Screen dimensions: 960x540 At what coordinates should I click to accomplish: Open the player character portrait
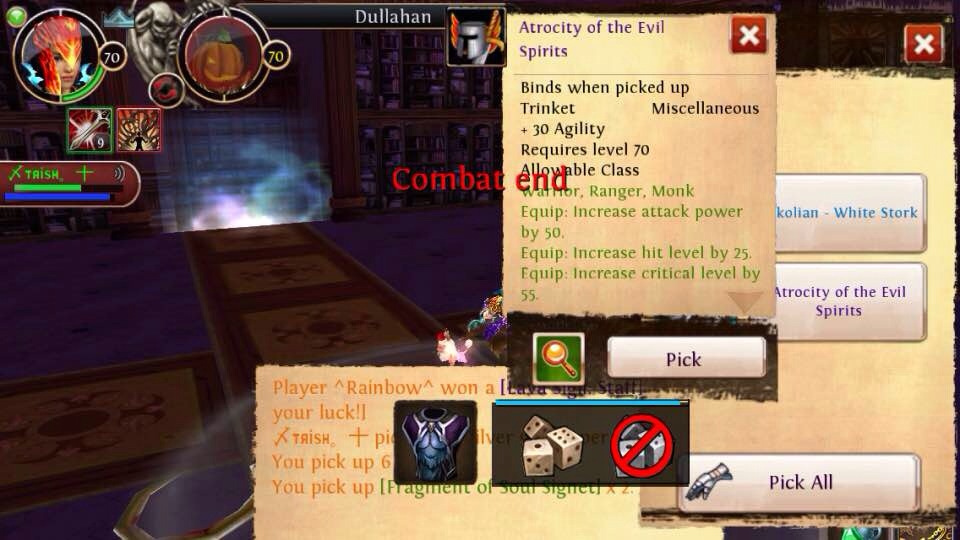coord(57,55)
